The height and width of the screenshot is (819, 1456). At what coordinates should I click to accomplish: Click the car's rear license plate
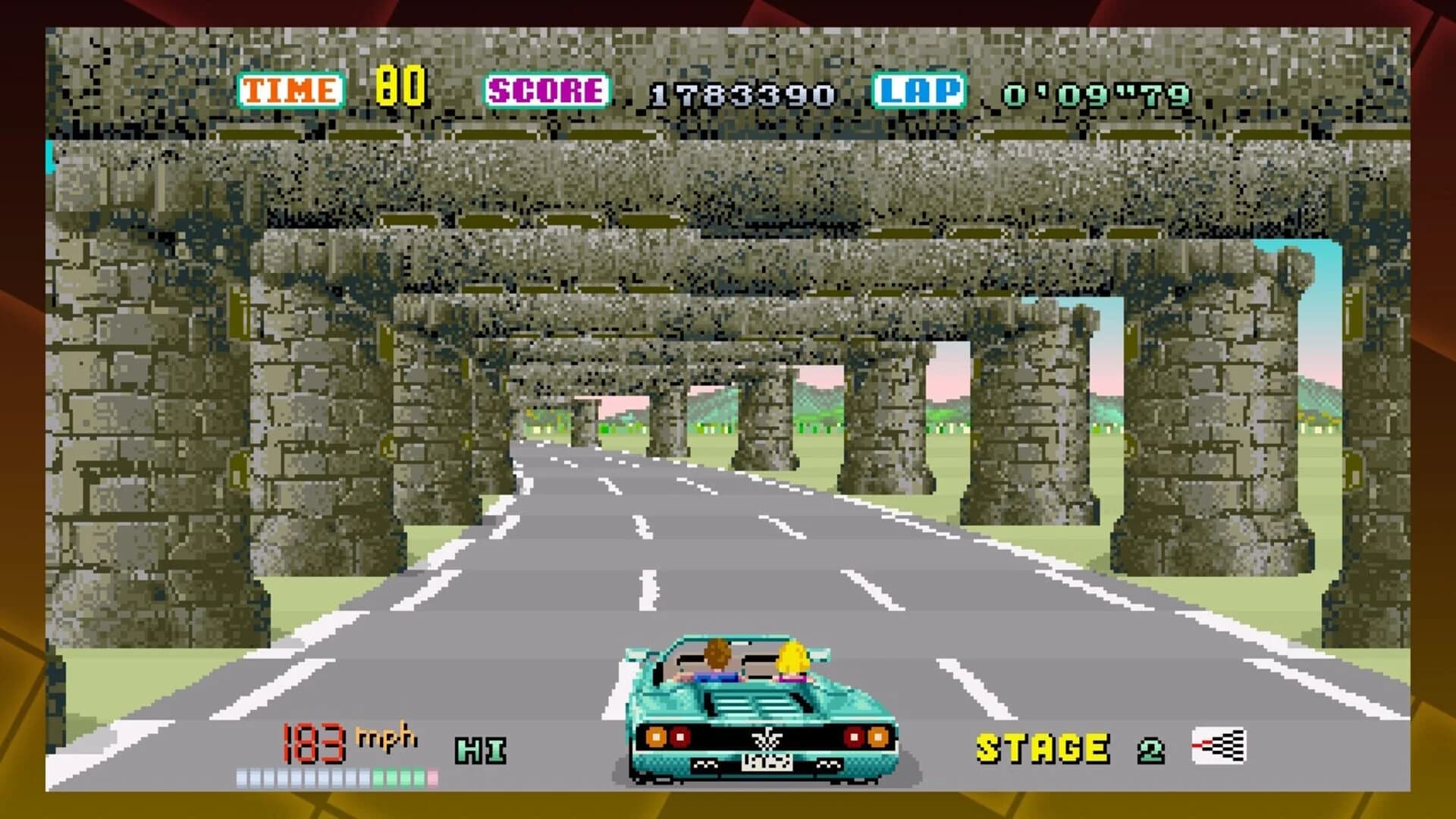[767, 764]
